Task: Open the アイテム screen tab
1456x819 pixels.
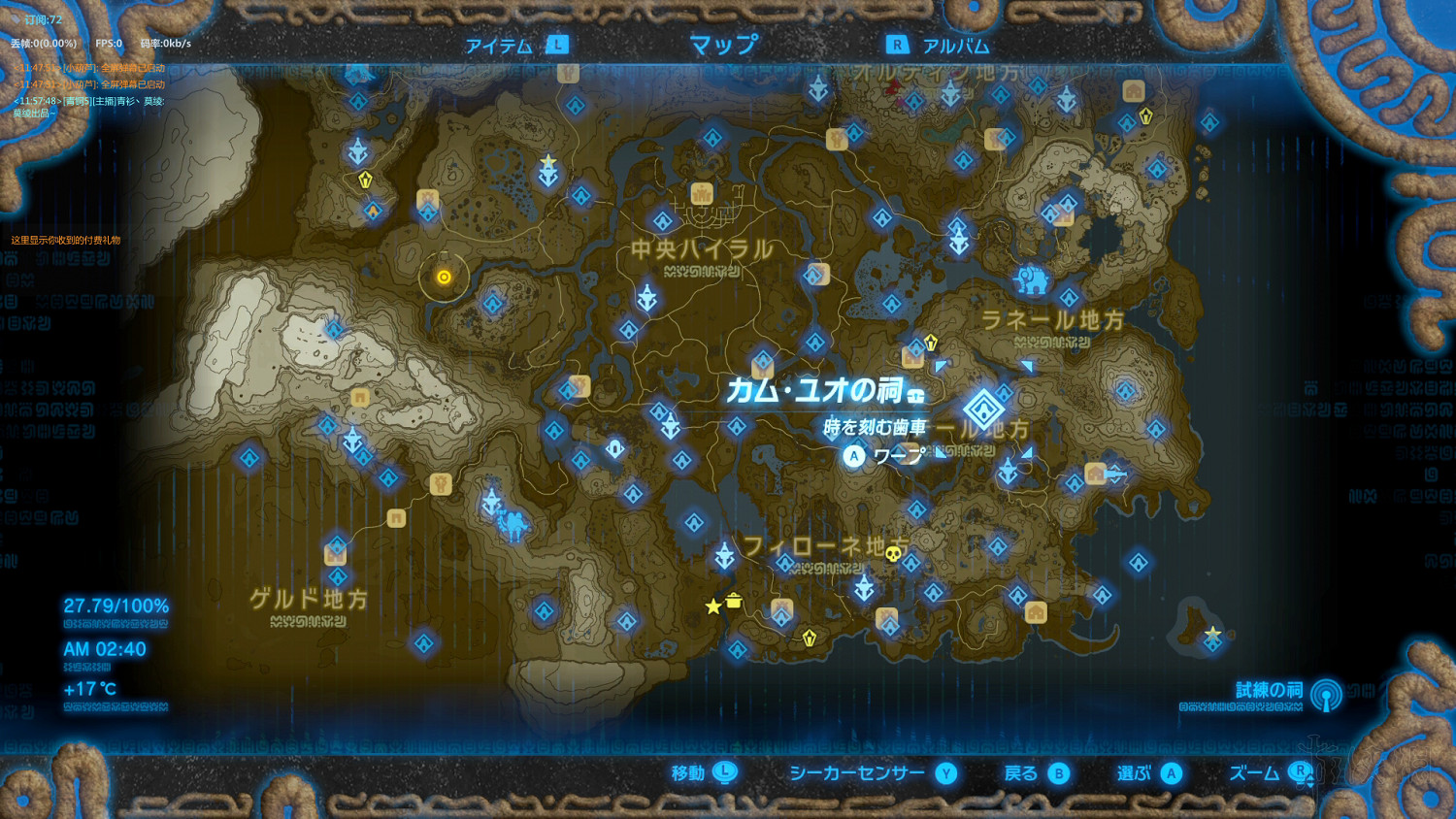Action: coord(500,45)
